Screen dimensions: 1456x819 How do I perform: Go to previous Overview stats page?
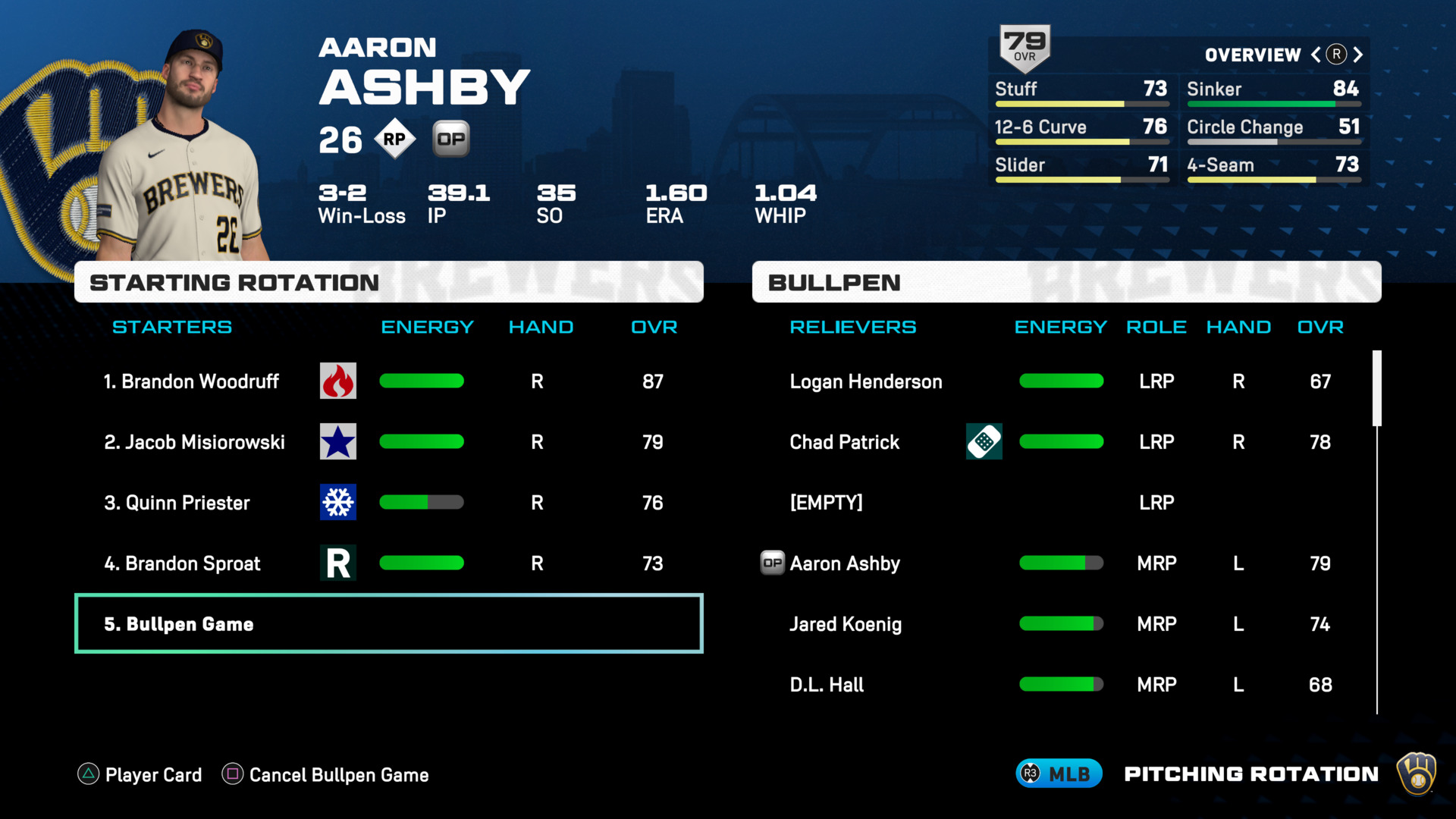coord(1316,55)
